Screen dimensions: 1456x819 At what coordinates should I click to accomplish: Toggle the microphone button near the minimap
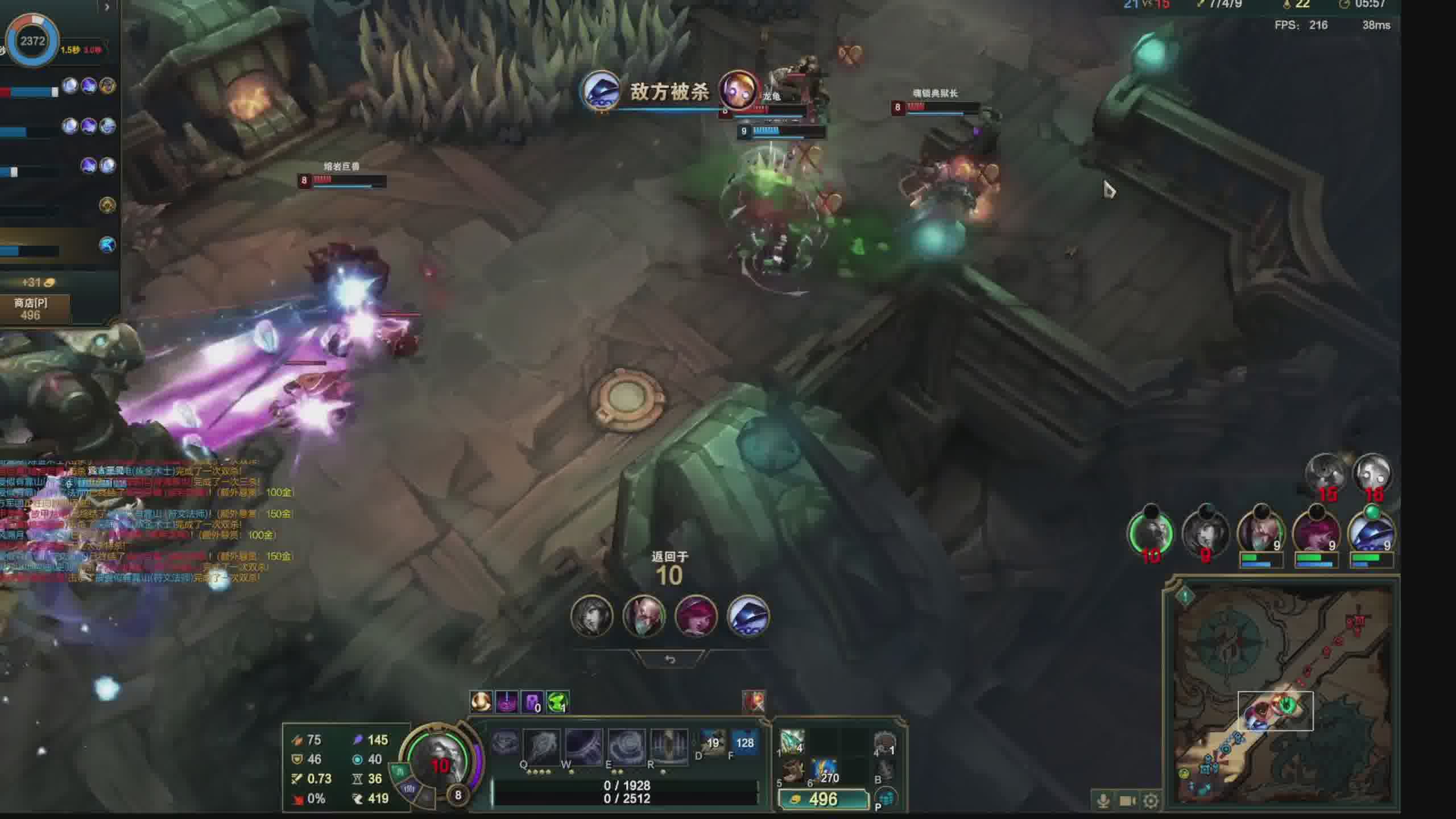[x=1103, y=801]
